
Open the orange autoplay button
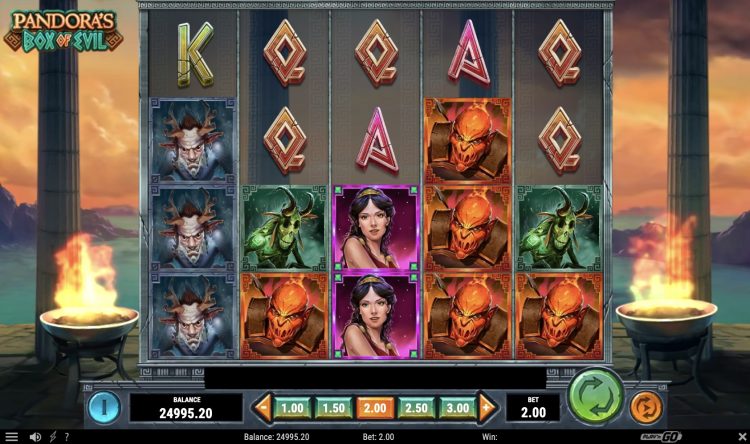pyautogui.click(x=646, y=407)
